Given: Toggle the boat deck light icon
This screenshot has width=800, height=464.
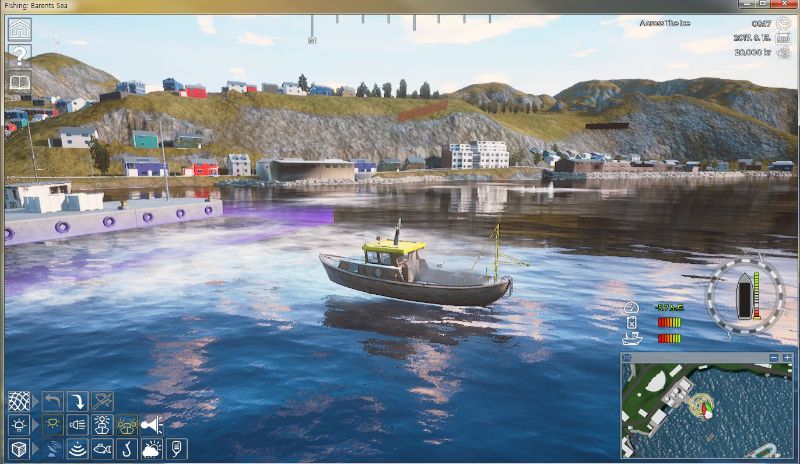Looking at the screenshot, I should [x=102, y=425].
